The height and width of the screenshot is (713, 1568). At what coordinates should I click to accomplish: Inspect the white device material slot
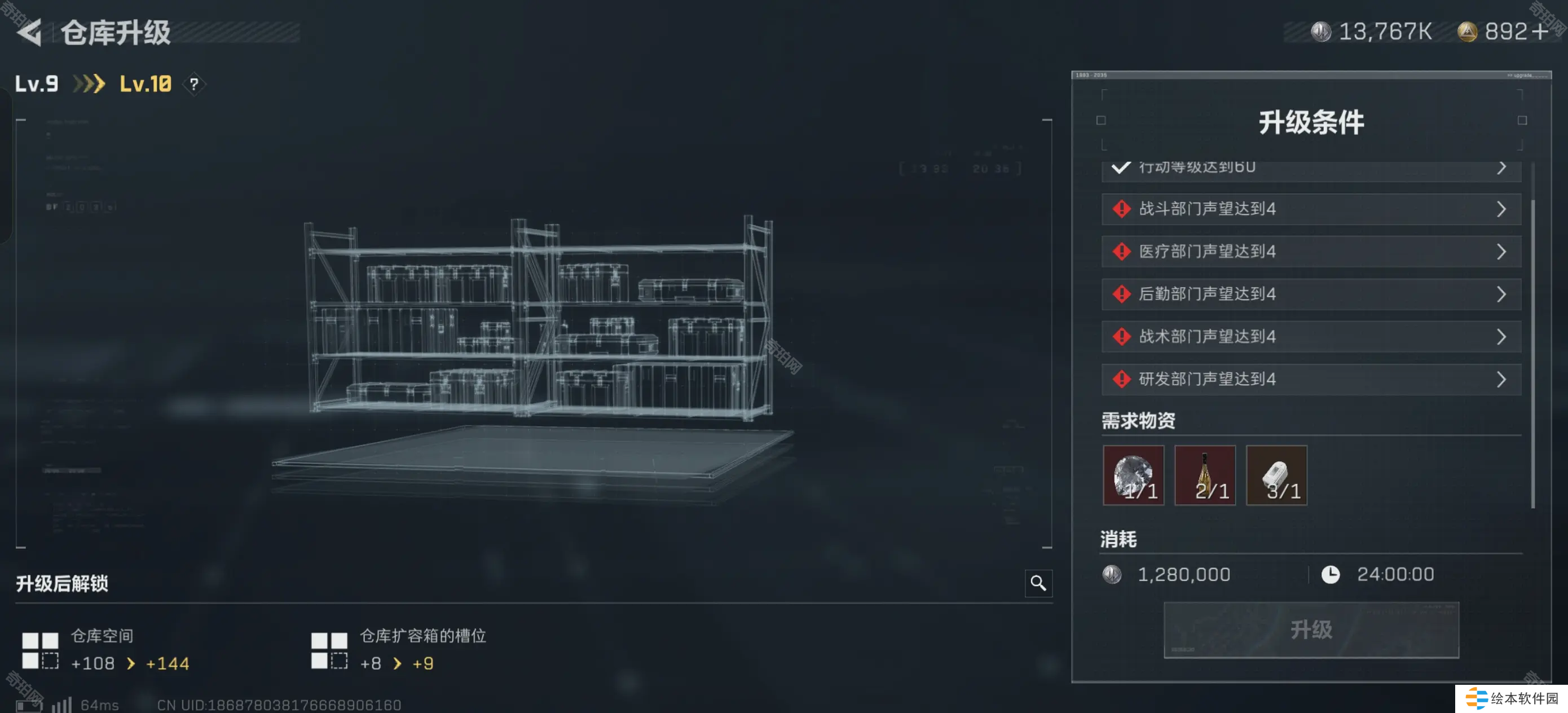tap(1276, 475)
